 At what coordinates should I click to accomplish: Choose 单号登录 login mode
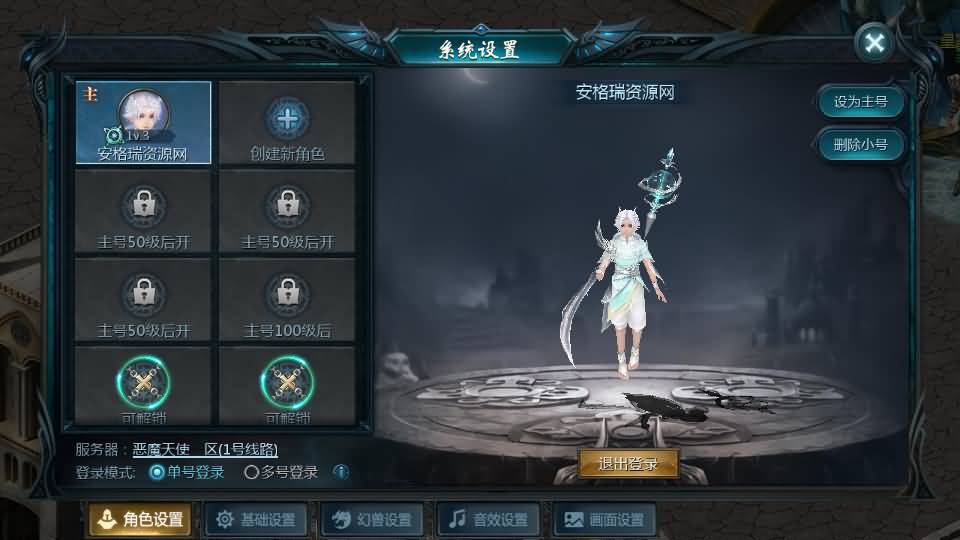coord(157,472)
